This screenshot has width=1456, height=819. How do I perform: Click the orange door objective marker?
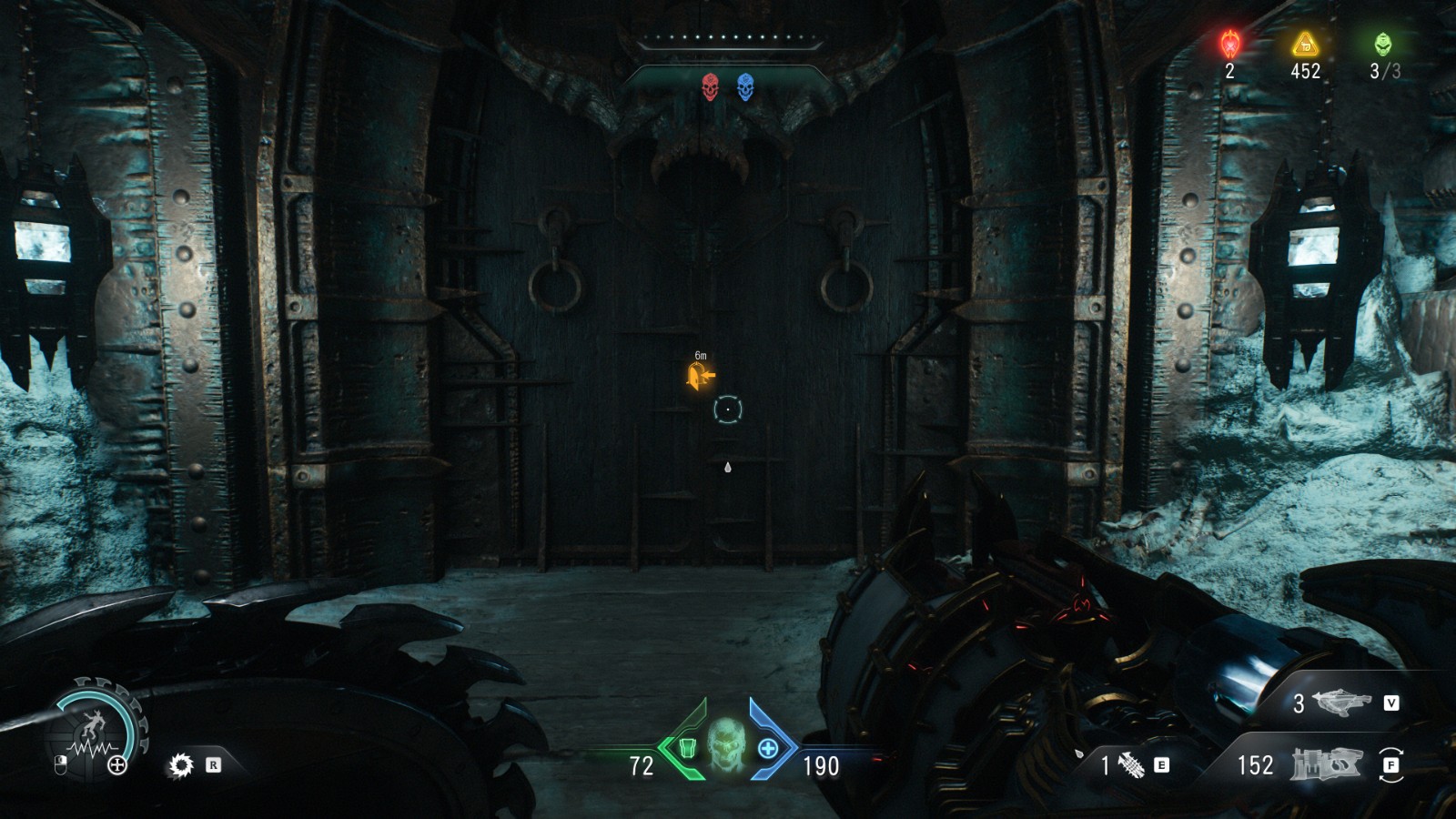tap(700, 375)
